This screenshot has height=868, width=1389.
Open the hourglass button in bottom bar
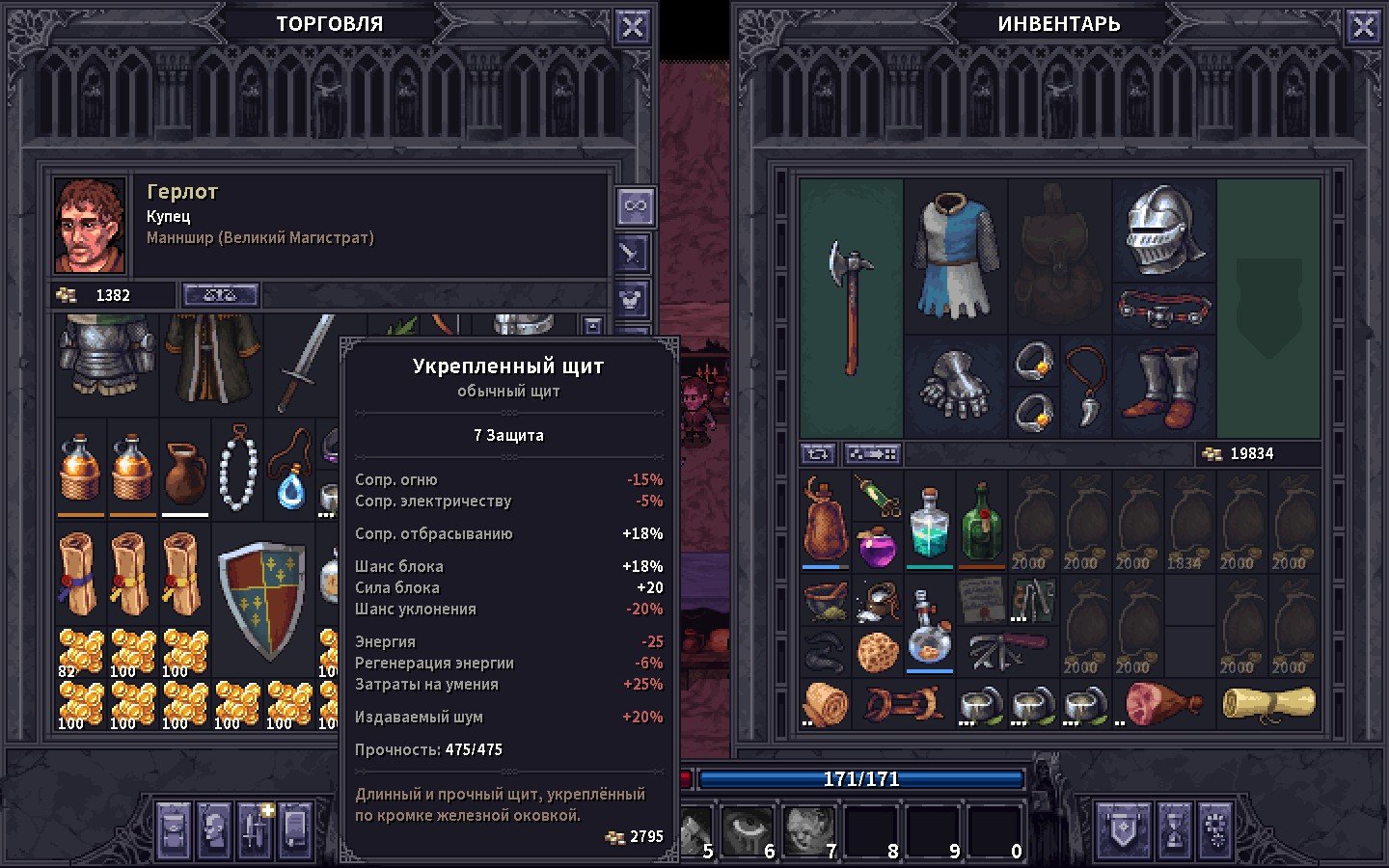[1174, 828]
